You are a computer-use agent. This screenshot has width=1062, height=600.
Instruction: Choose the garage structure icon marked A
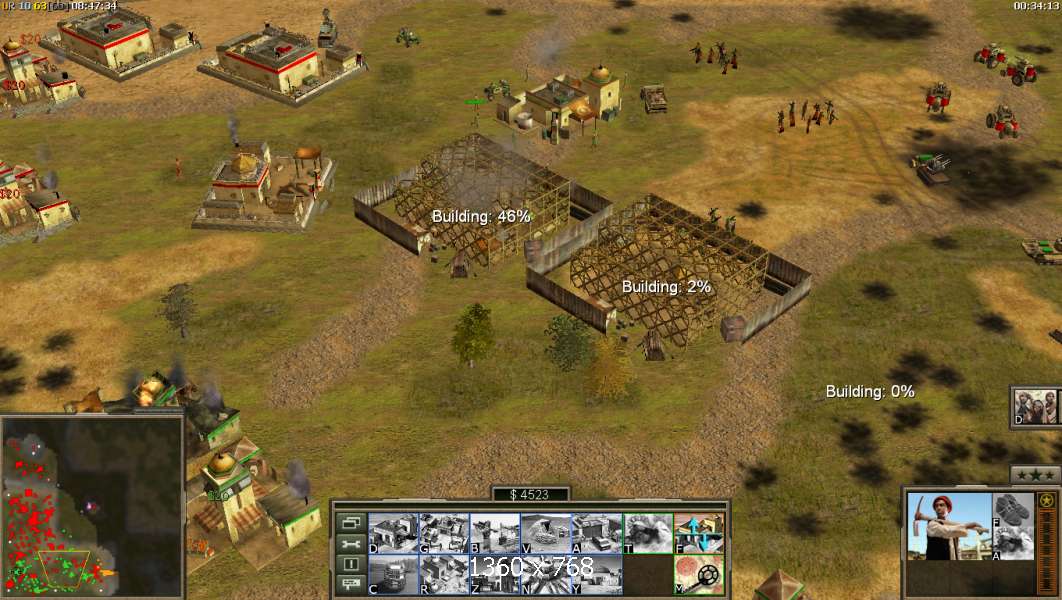(597, 533)
